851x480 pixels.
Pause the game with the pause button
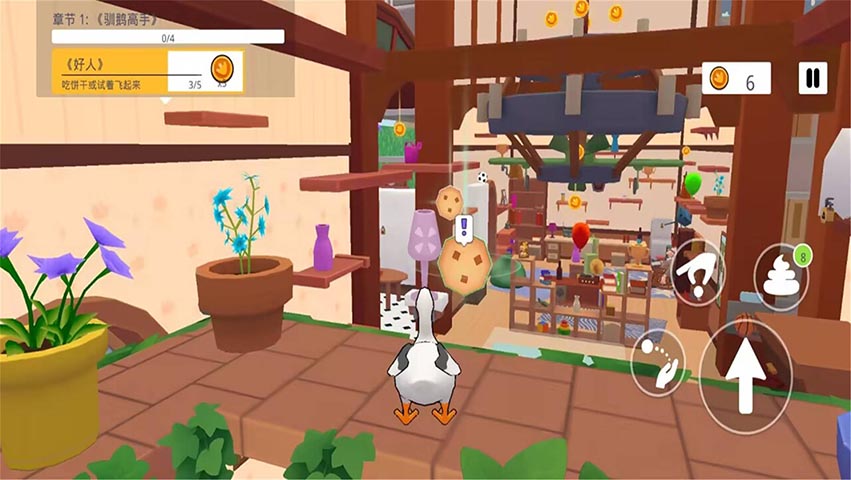[x=812, y=78]
